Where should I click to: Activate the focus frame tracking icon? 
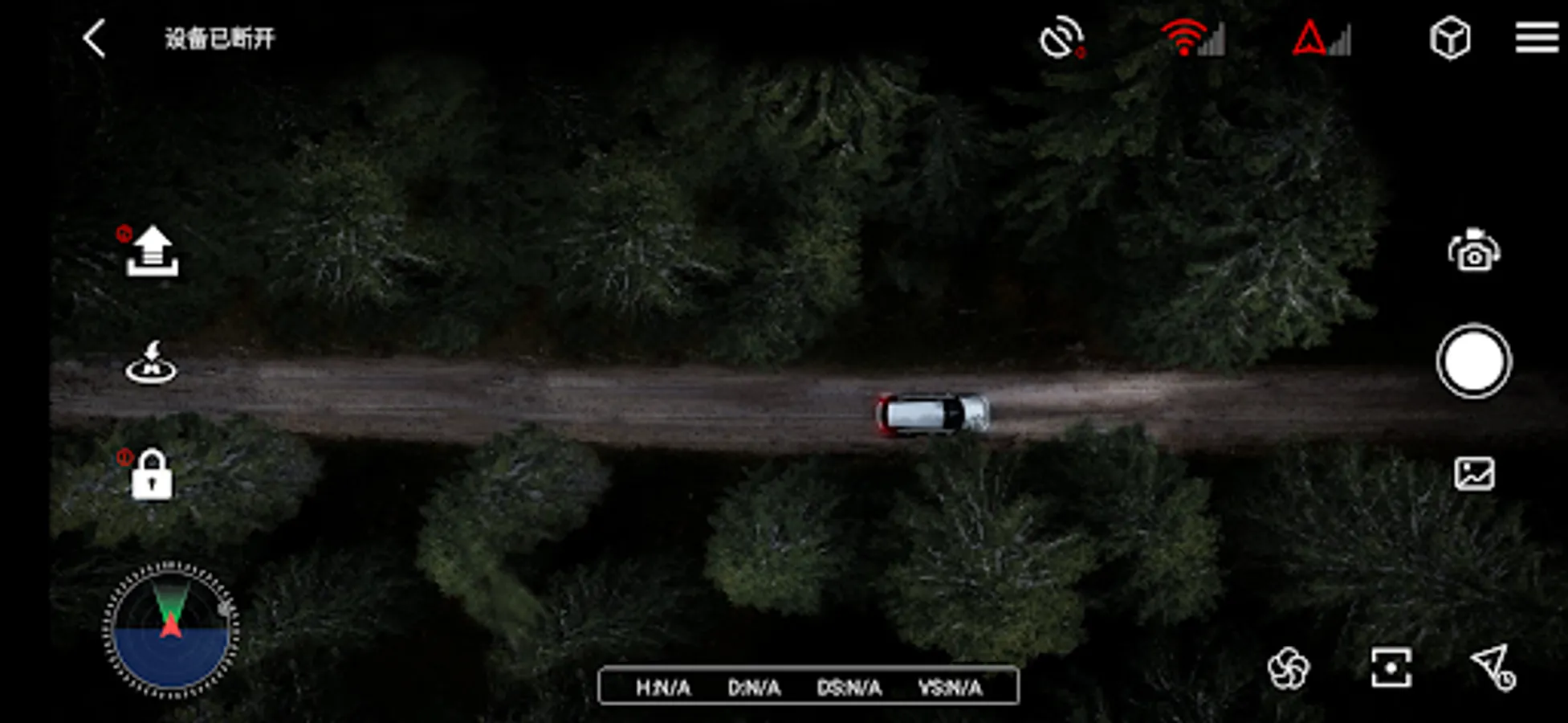(1391, 668)
